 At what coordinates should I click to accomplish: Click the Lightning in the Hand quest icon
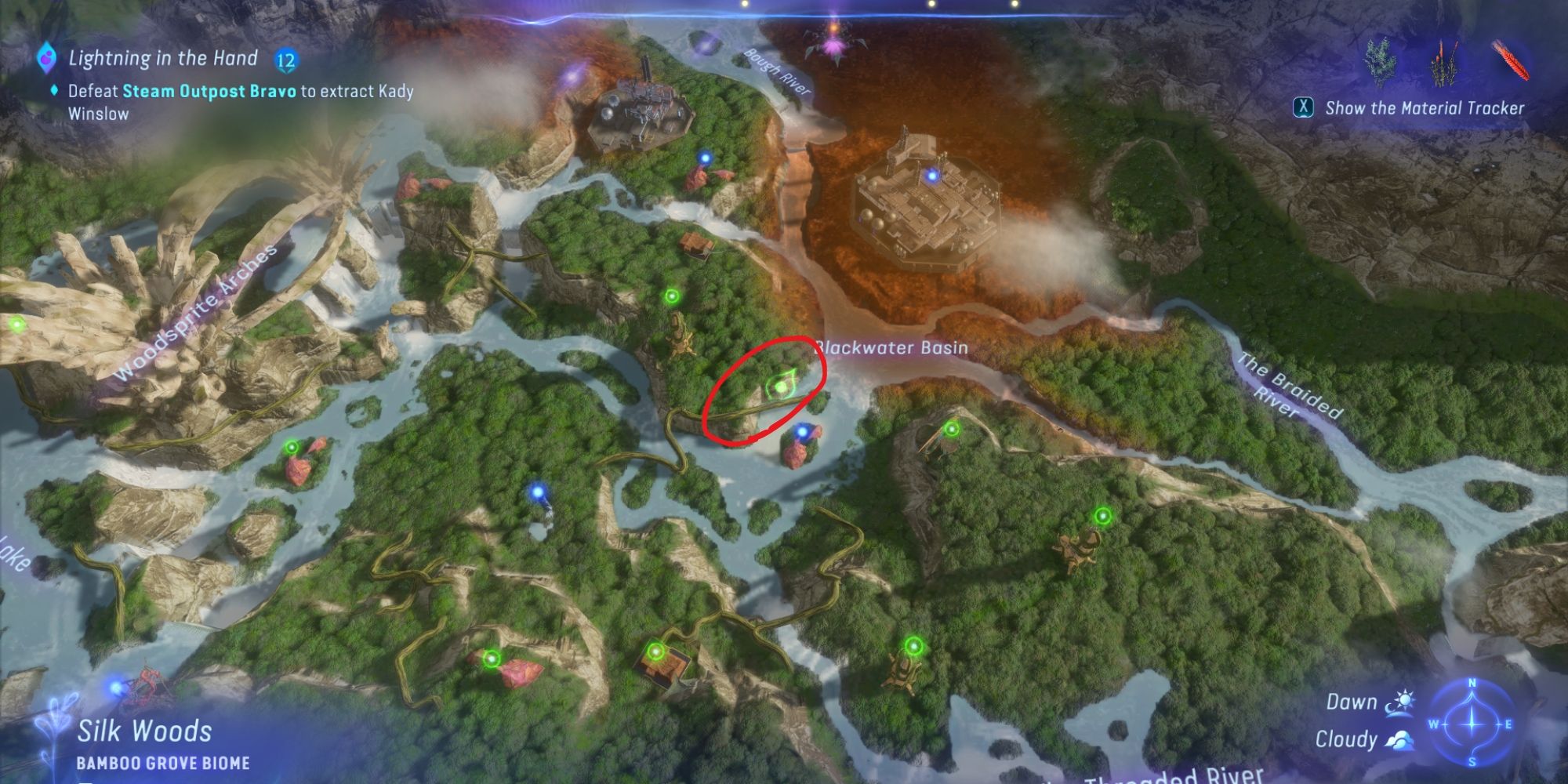pos(47,59)
